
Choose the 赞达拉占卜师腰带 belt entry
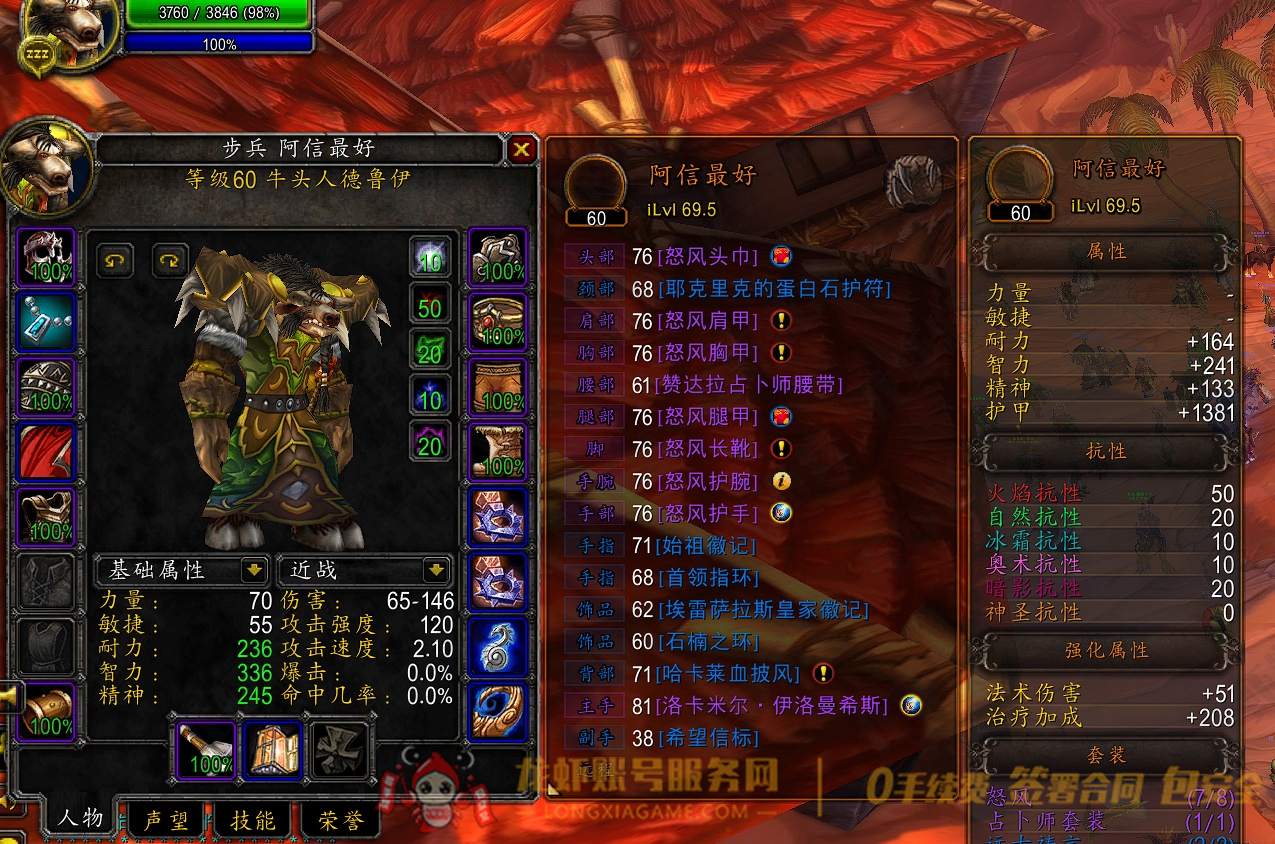[750, 385]
